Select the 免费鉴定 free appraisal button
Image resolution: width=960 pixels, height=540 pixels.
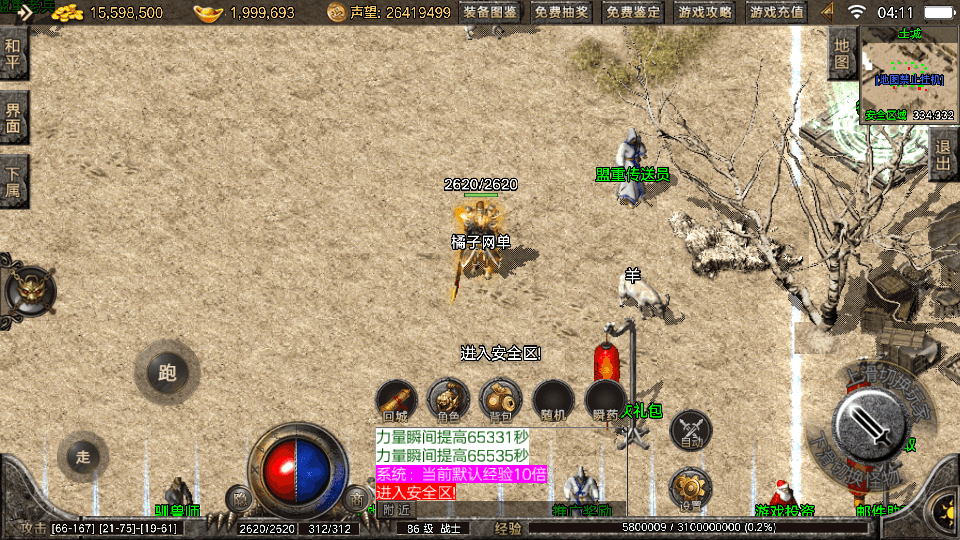(x=634, y=13)
